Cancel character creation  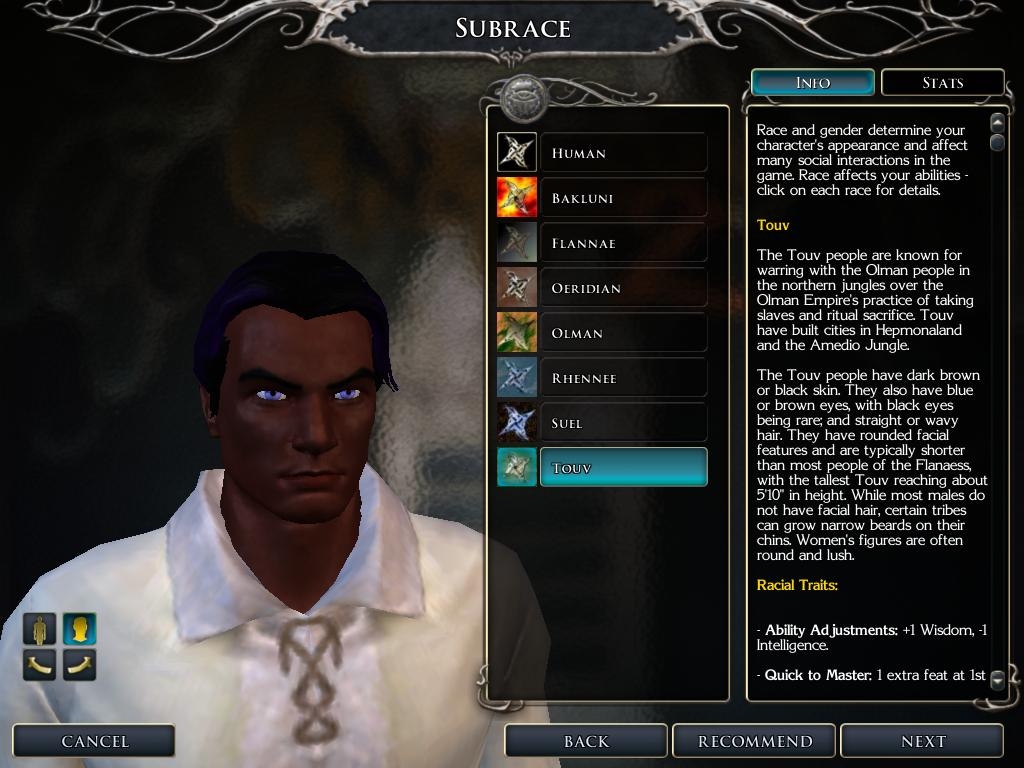pyautogui.click(x=94, y=741)
